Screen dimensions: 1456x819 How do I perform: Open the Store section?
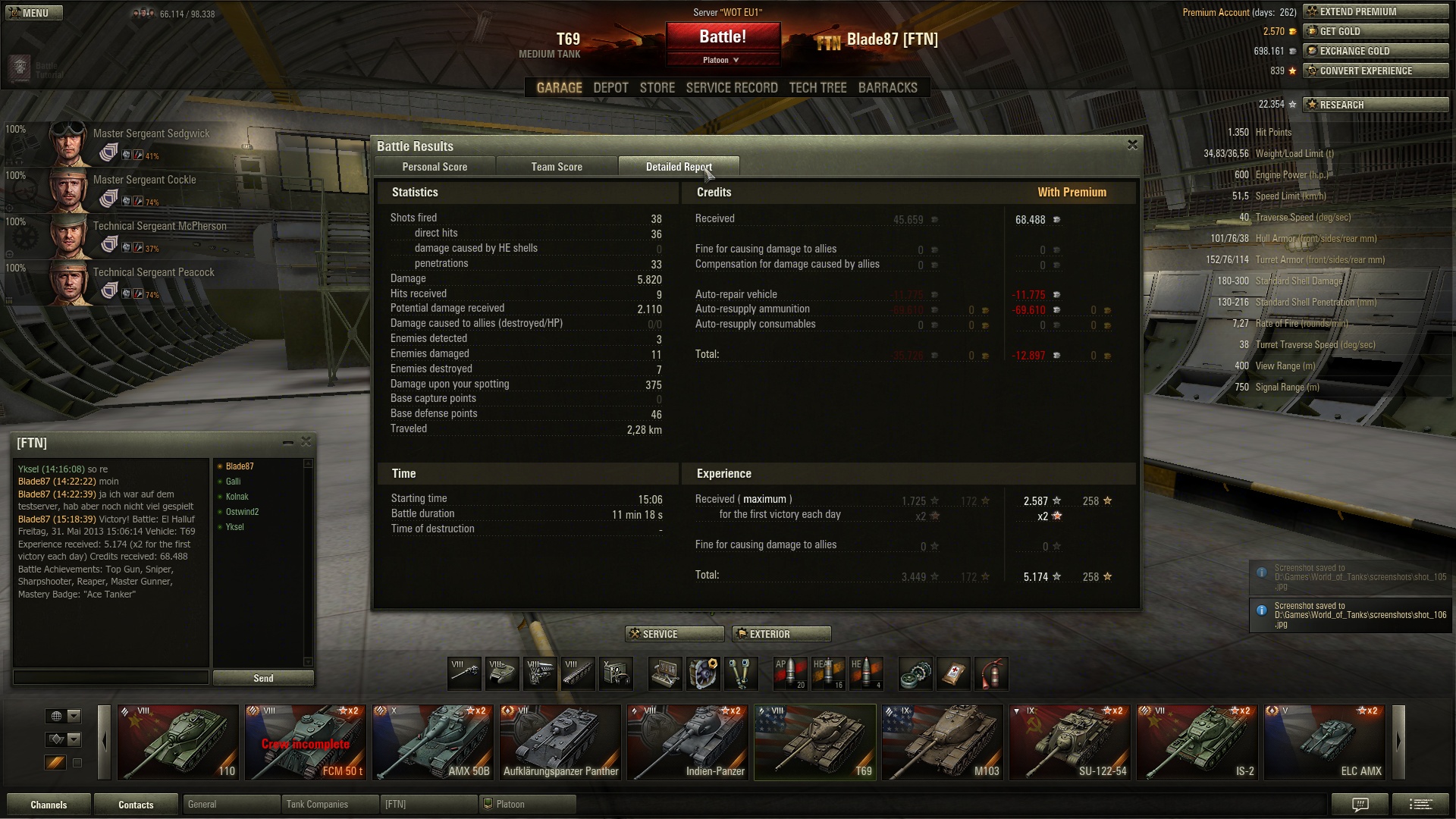tap(657, 88)
